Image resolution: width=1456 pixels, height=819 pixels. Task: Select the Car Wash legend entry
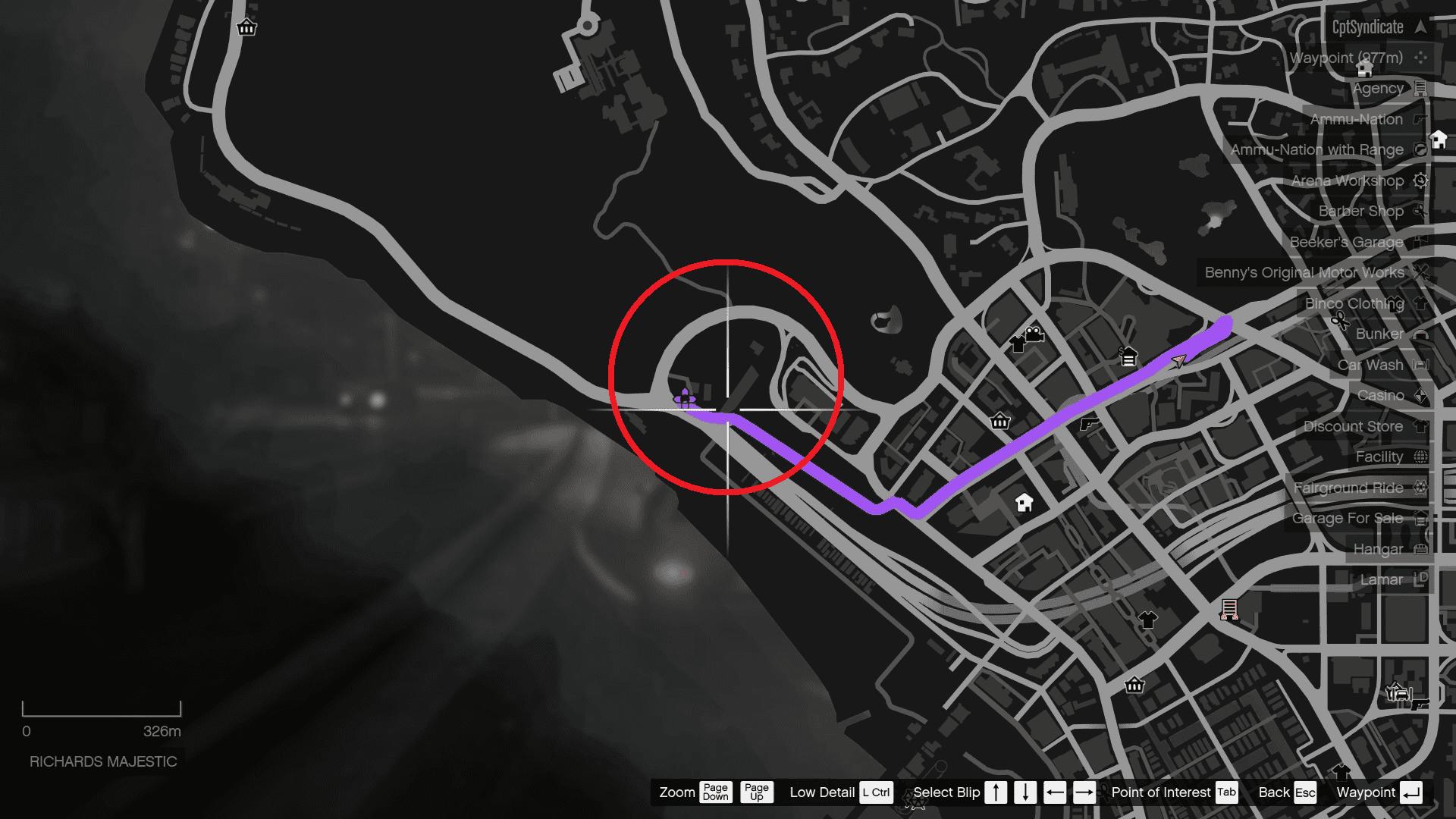(1370, 365)
